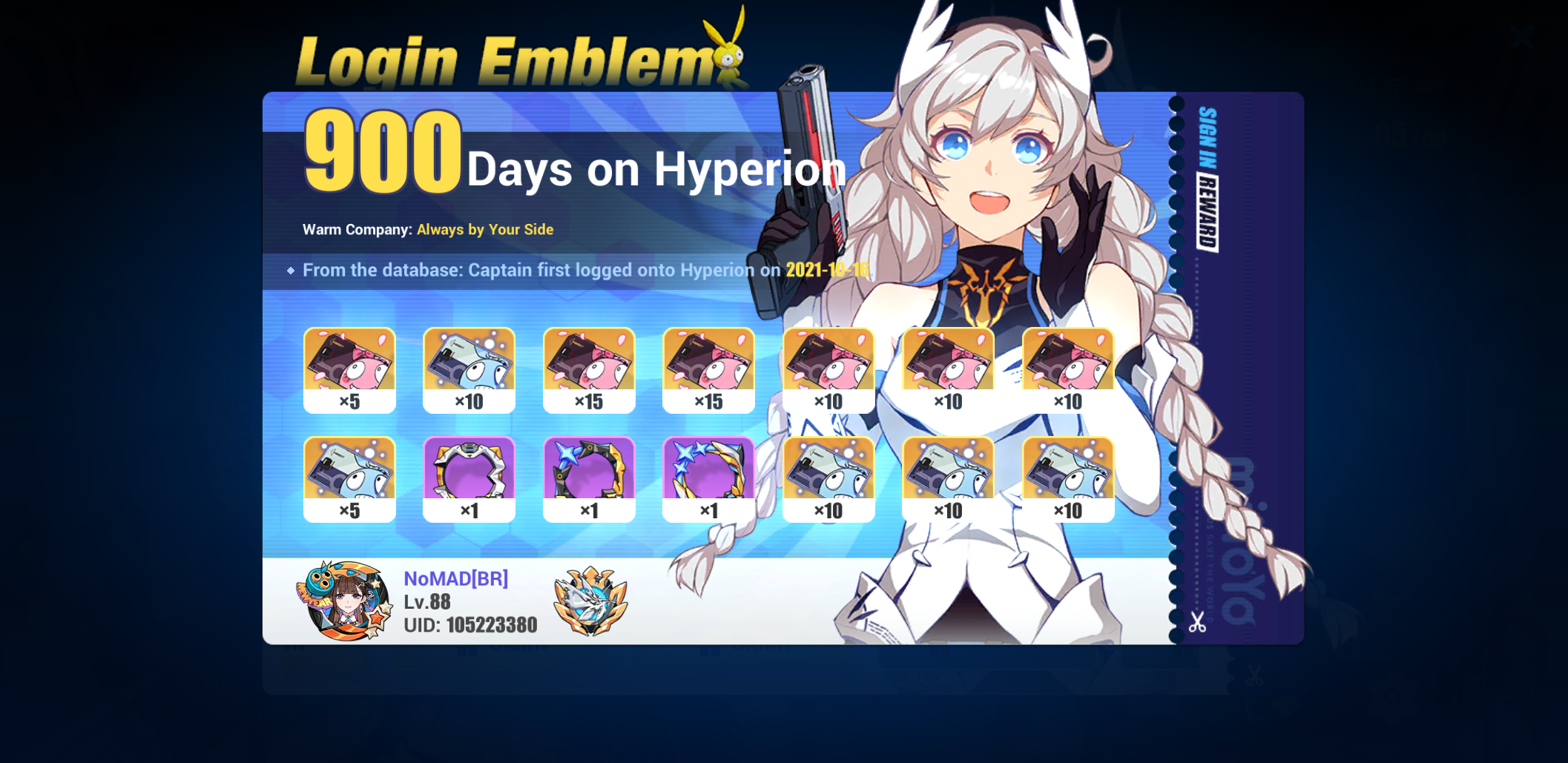The width and height of the screenshot is (1568, 763).
Task: Click the date 2021-10-16 link
Action: (827, 270)
